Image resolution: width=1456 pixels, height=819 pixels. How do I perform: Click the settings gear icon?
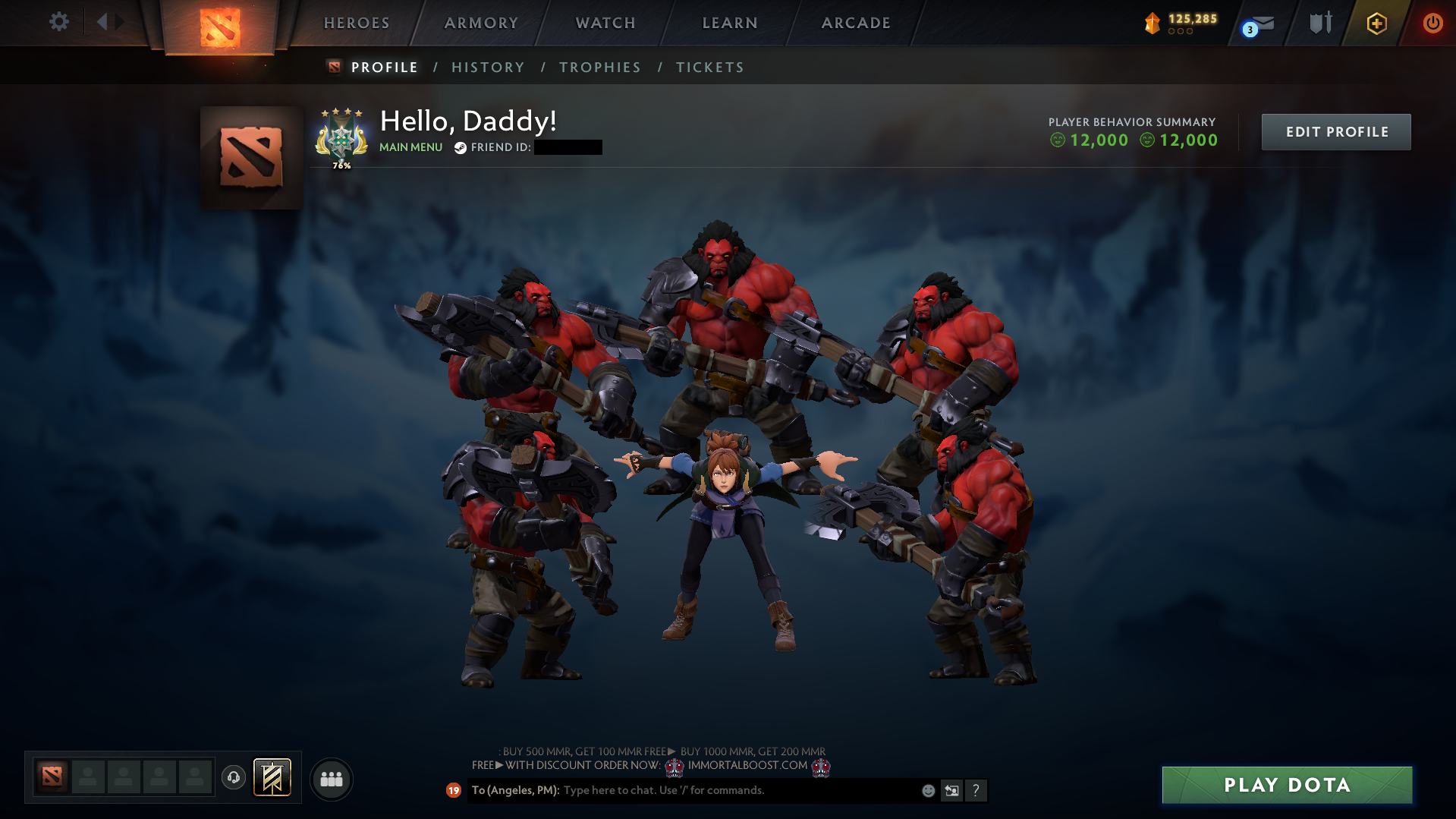tap(59, 21)
